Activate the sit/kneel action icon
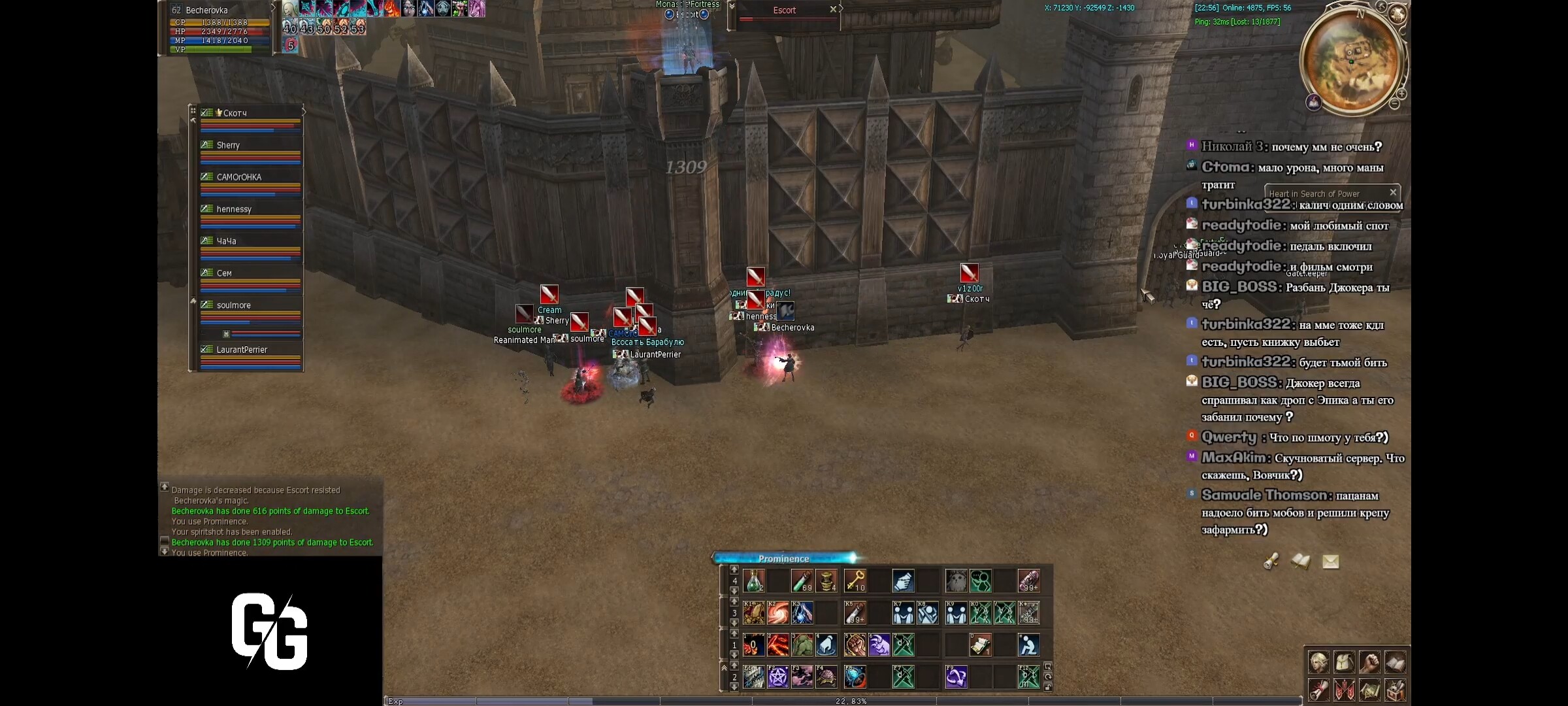 tap(1028, 645)
